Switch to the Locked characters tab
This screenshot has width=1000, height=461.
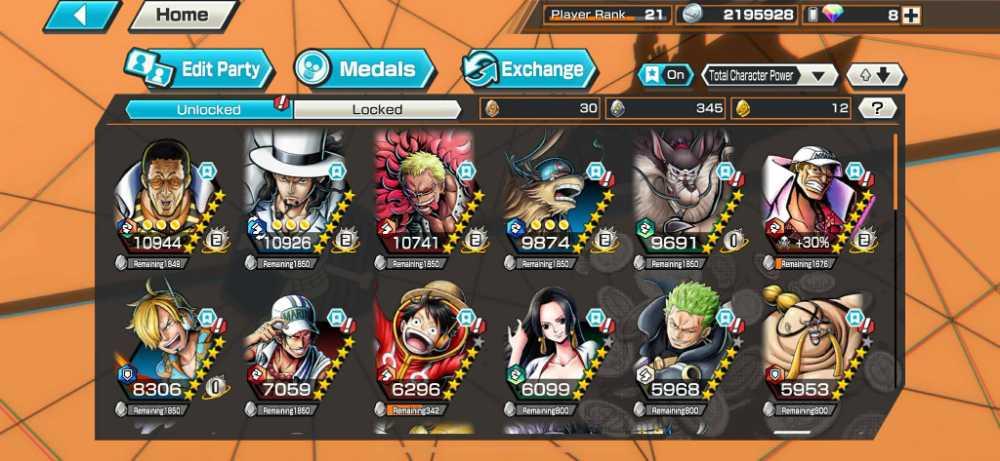pyautogui.click(x=377, y=109)
